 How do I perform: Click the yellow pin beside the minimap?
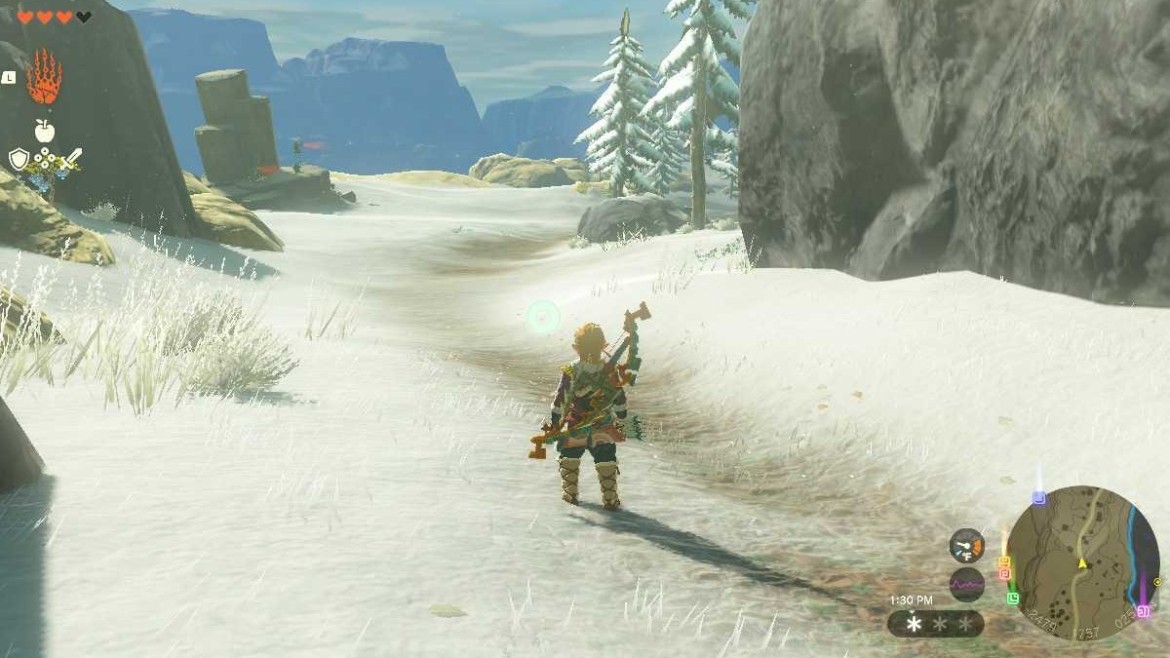tap(1004, 563)
